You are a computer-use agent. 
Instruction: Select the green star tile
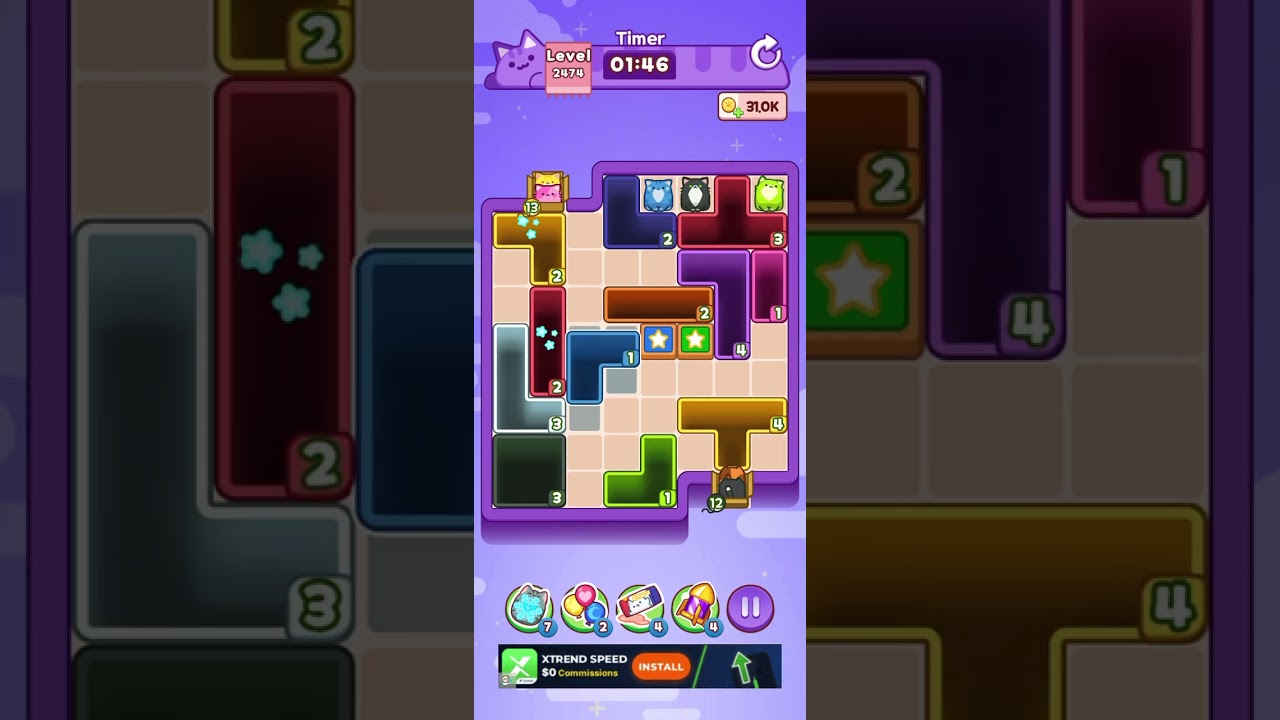pos(696,340)
